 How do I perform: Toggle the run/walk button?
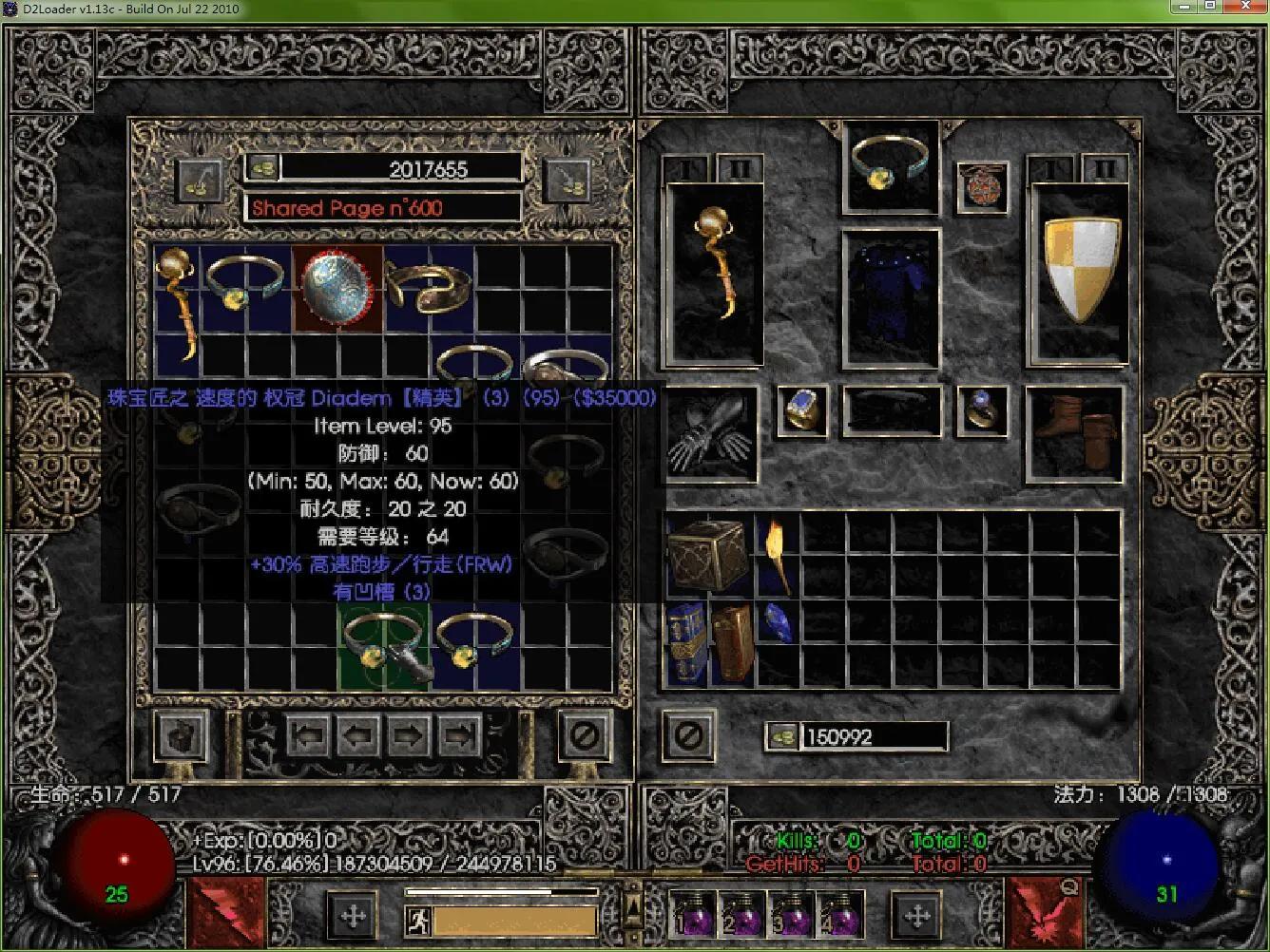(x=418, y=921)
